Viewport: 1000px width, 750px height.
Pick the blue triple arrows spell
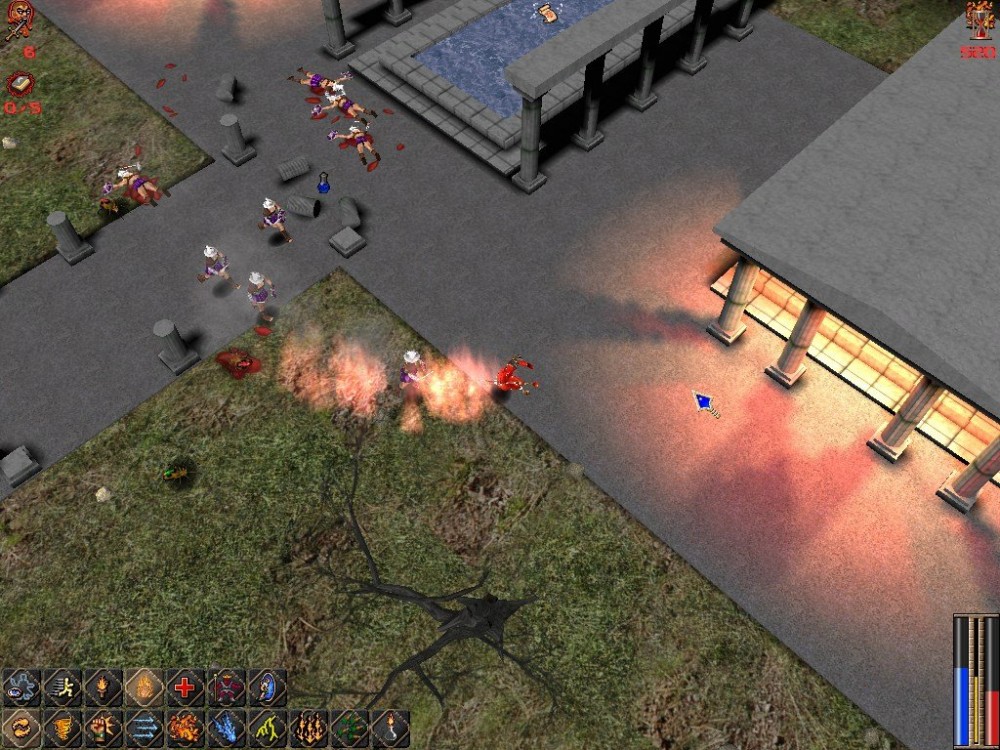[144, 728]
